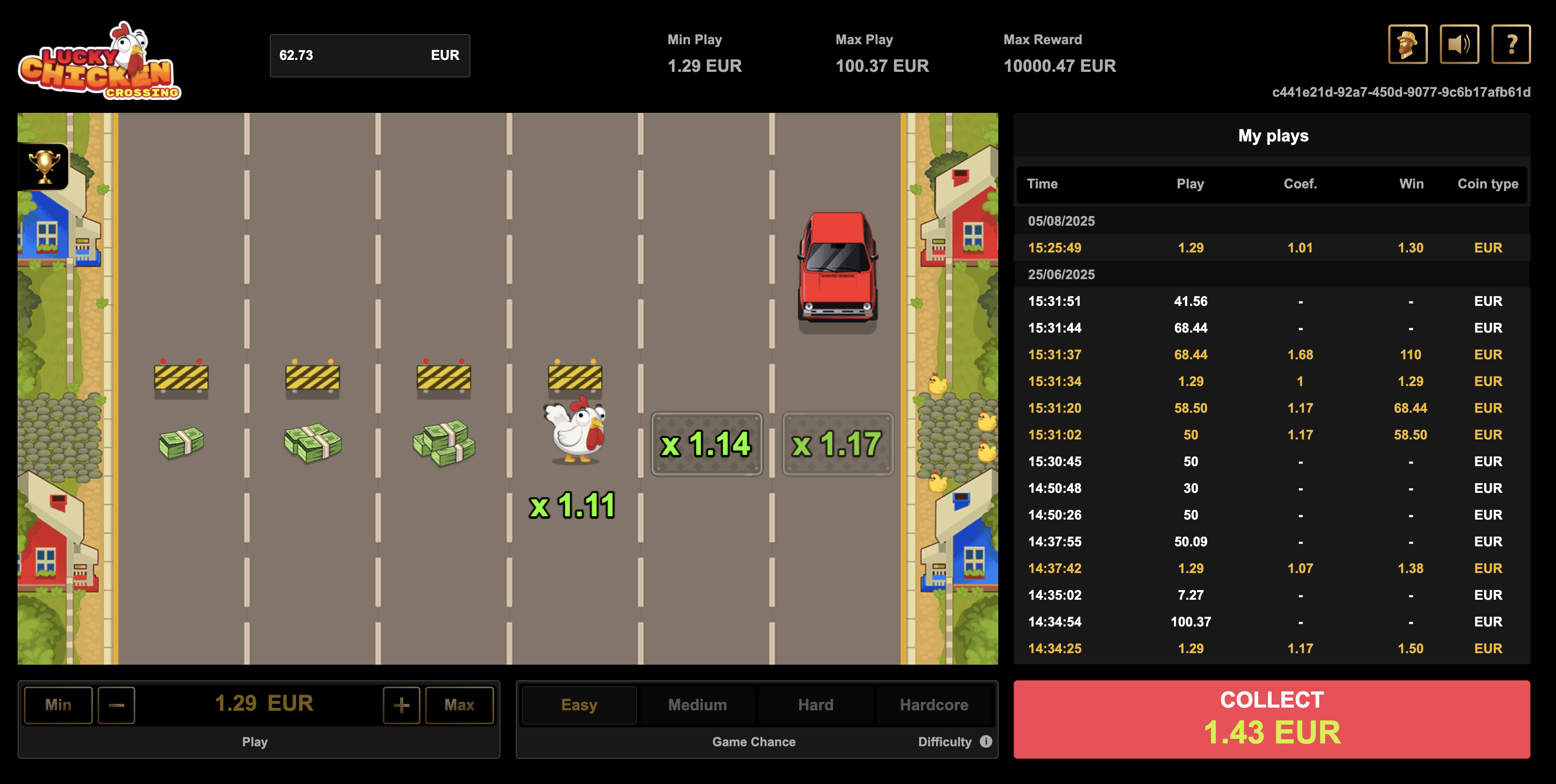Viewport: 1556px width, 784px height.
Task: Mute the game sound with speaker icon
Action: tap(1459, 43)
